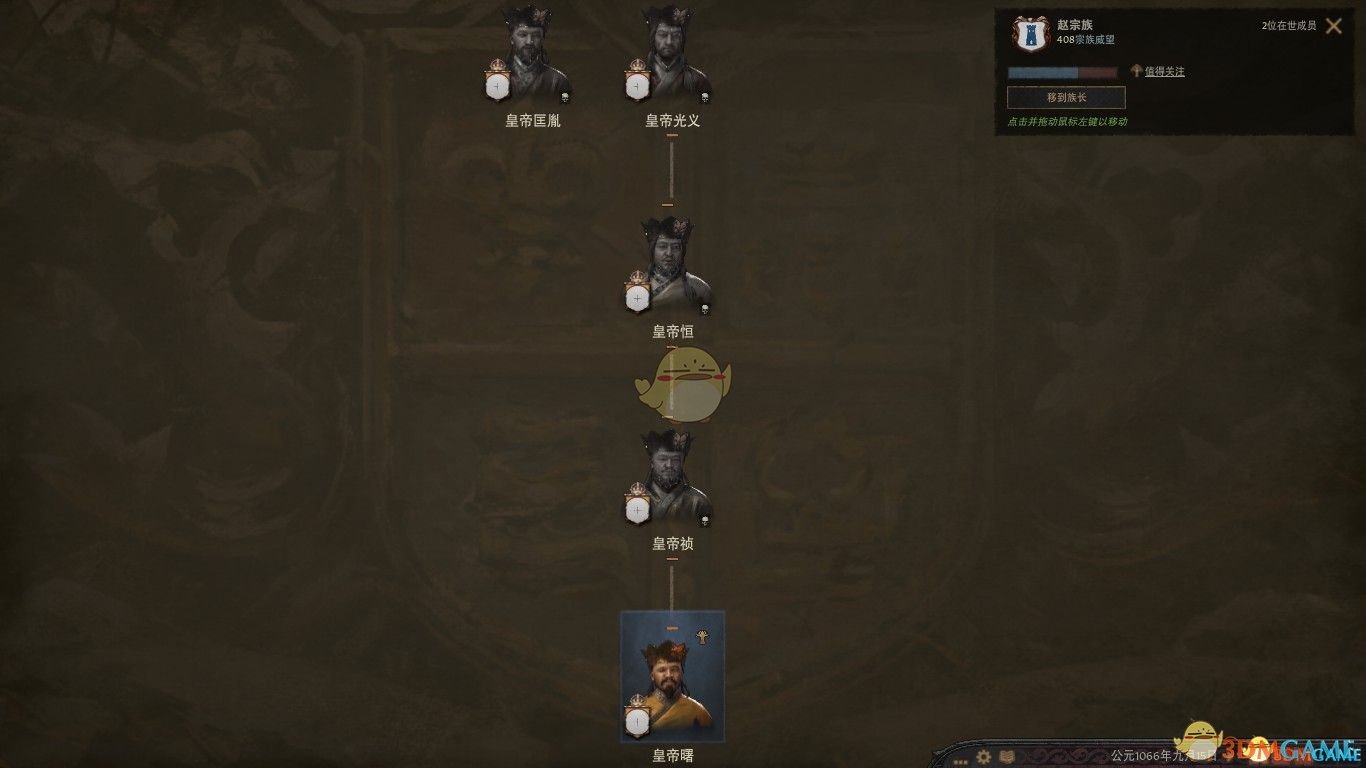The width and height of the screenshot is (1366, 768).
Task: Click the dynasty renown progress bar
Action: (x=1065, y=72)
